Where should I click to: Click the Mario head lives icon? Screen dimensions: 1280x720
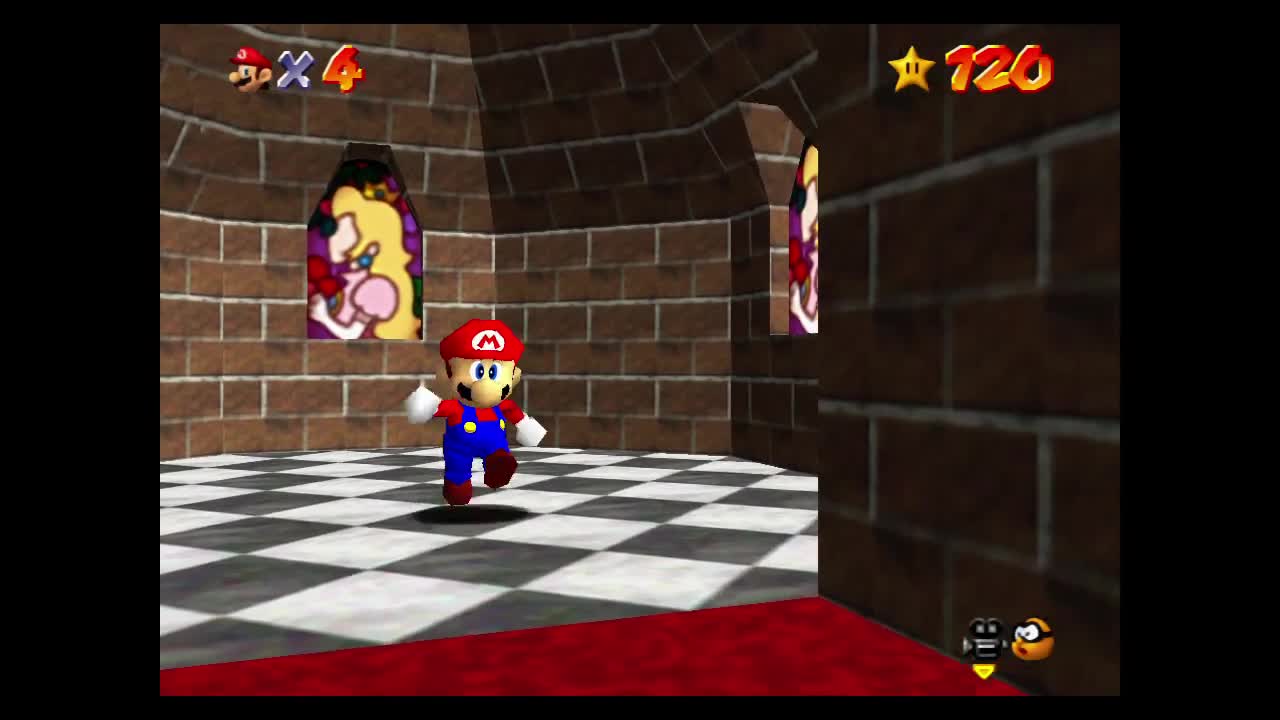click(x=247, y=69)
